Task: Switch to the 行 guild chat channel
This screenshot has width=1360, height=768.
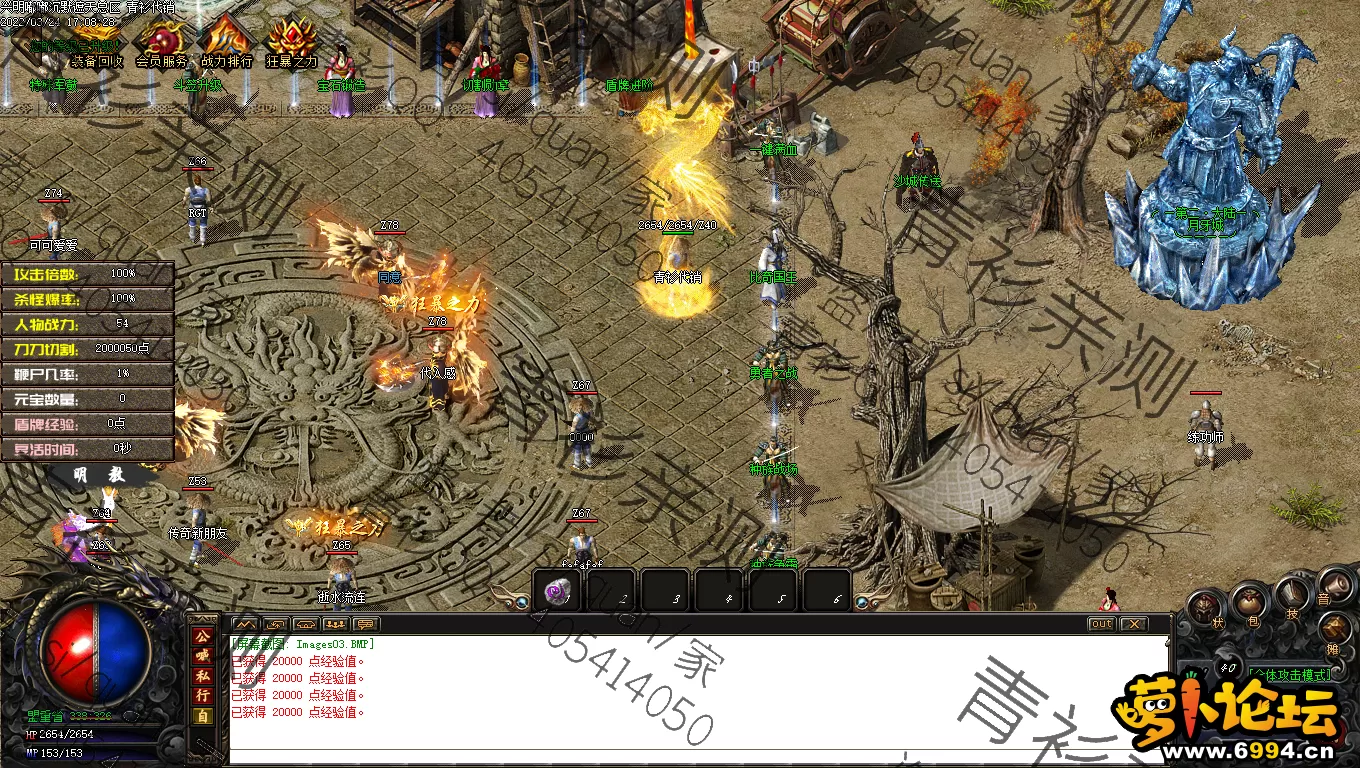Action: [x=202, y=696]
